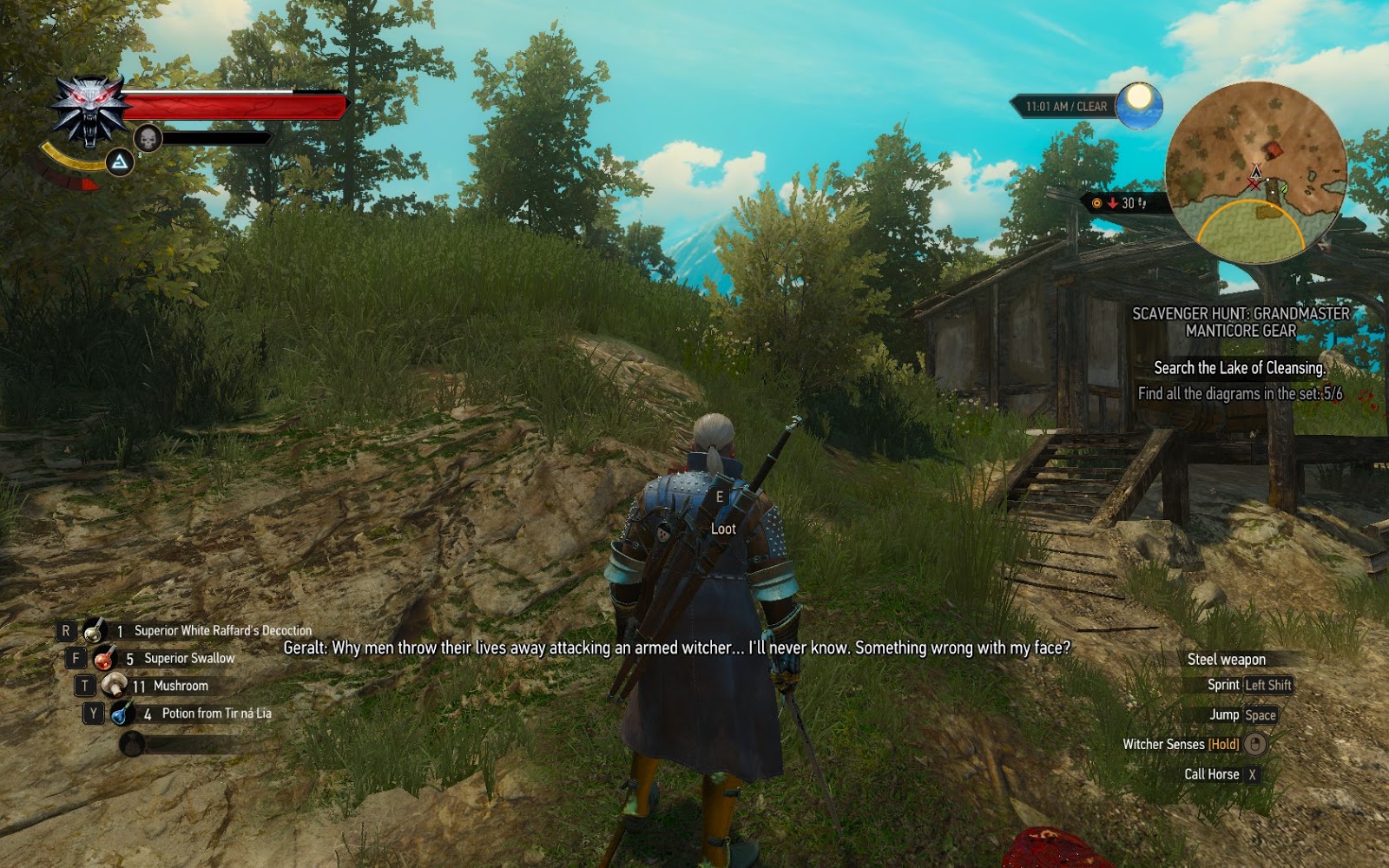The height and width of the screenshot is (868, 1389).
Task: Expand the Search the Lake of Cleansing objective
Action: point(1240,367)
